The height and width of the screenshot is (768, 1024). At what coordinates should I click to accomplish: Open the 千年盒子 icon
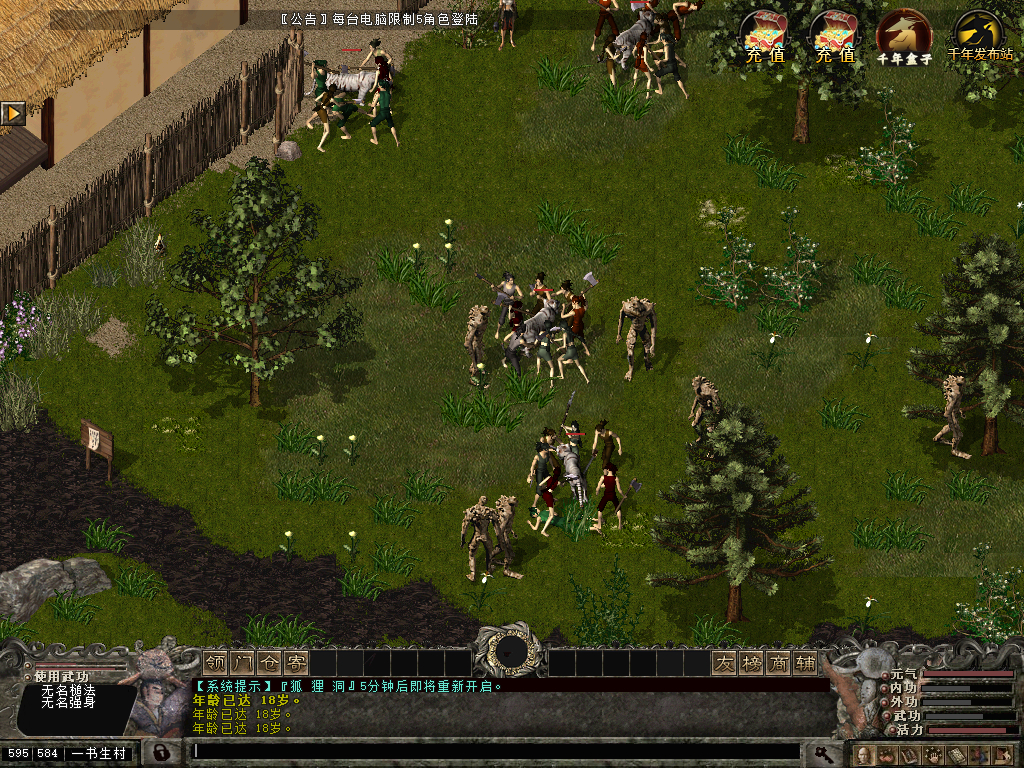click(903, 36)
